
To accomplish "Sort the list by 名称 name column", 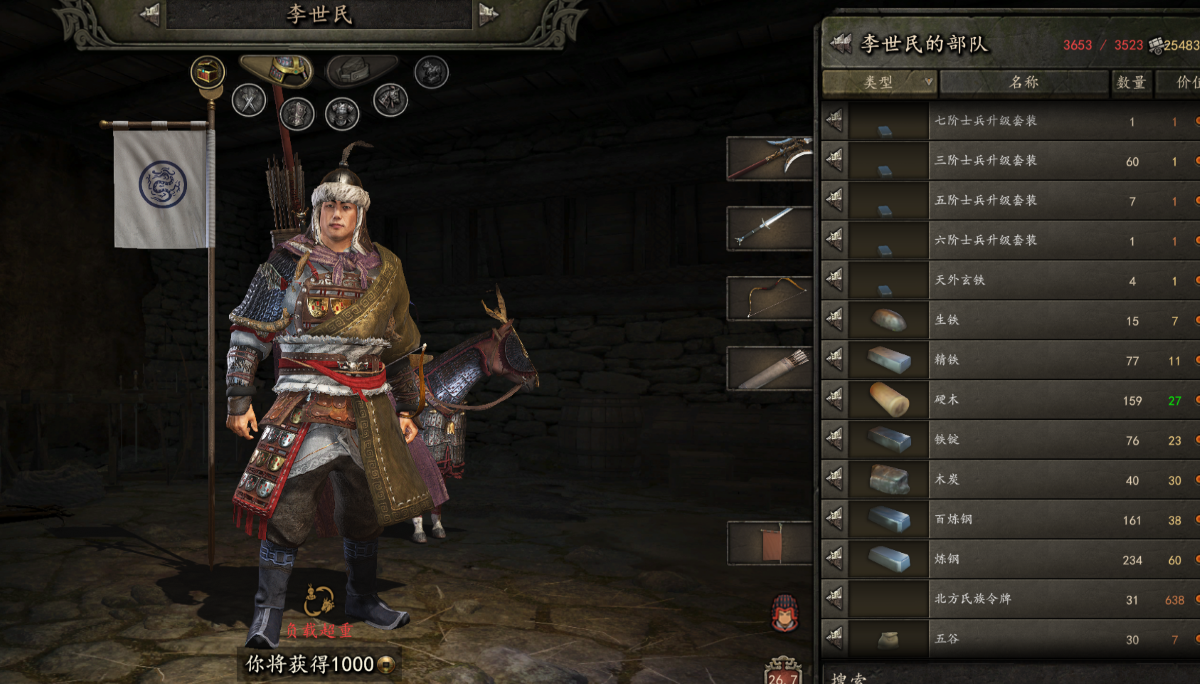I will click(1023, 82).
